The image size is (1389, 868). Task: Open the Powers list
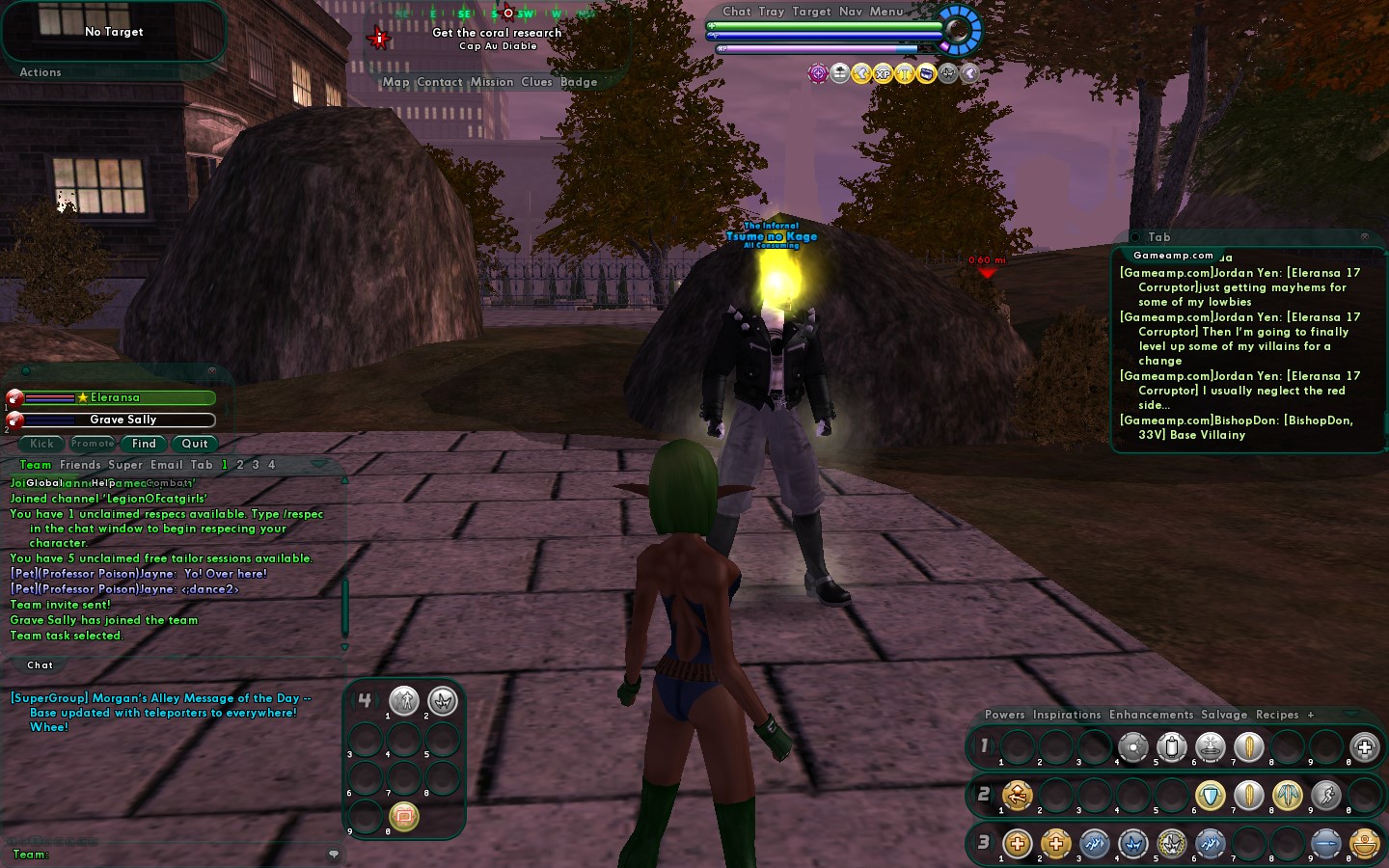pyautogui.click(x=1004, y=715)
